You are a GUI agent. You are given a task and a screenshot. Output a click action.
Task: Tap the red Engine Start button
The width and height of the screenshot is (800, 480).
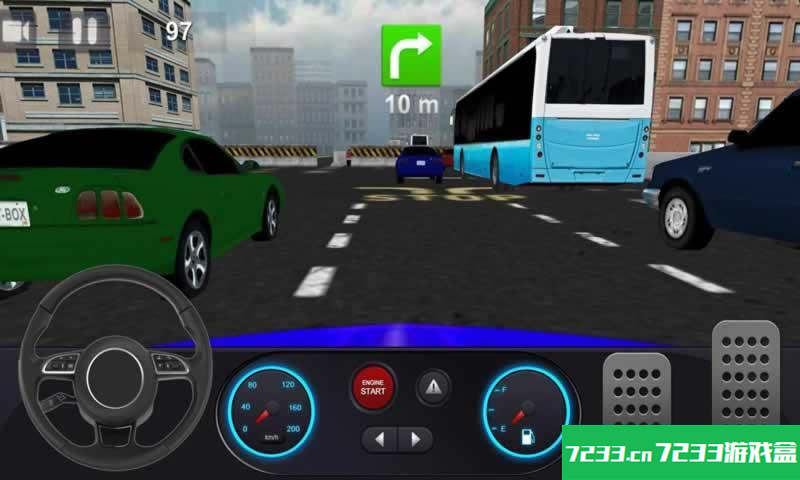tap(373, 387)
